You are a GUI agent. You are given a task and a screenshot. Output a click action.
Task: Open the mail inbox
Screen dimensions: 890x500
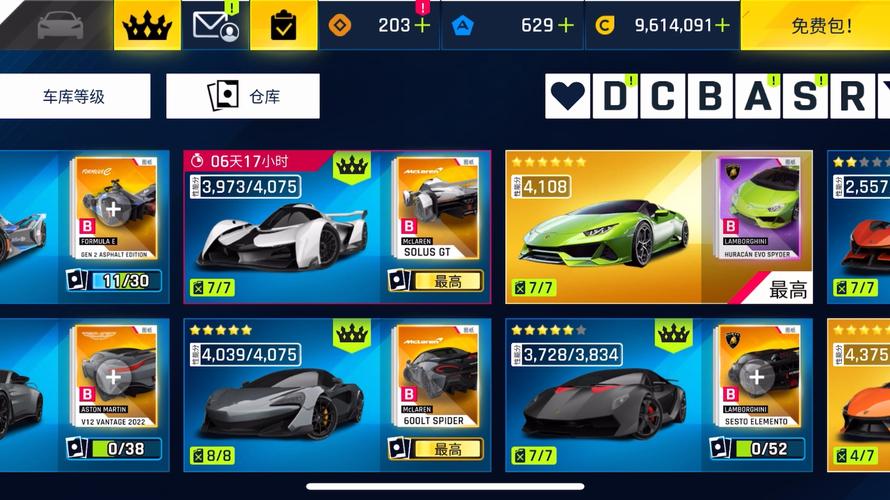coord(216,25)
